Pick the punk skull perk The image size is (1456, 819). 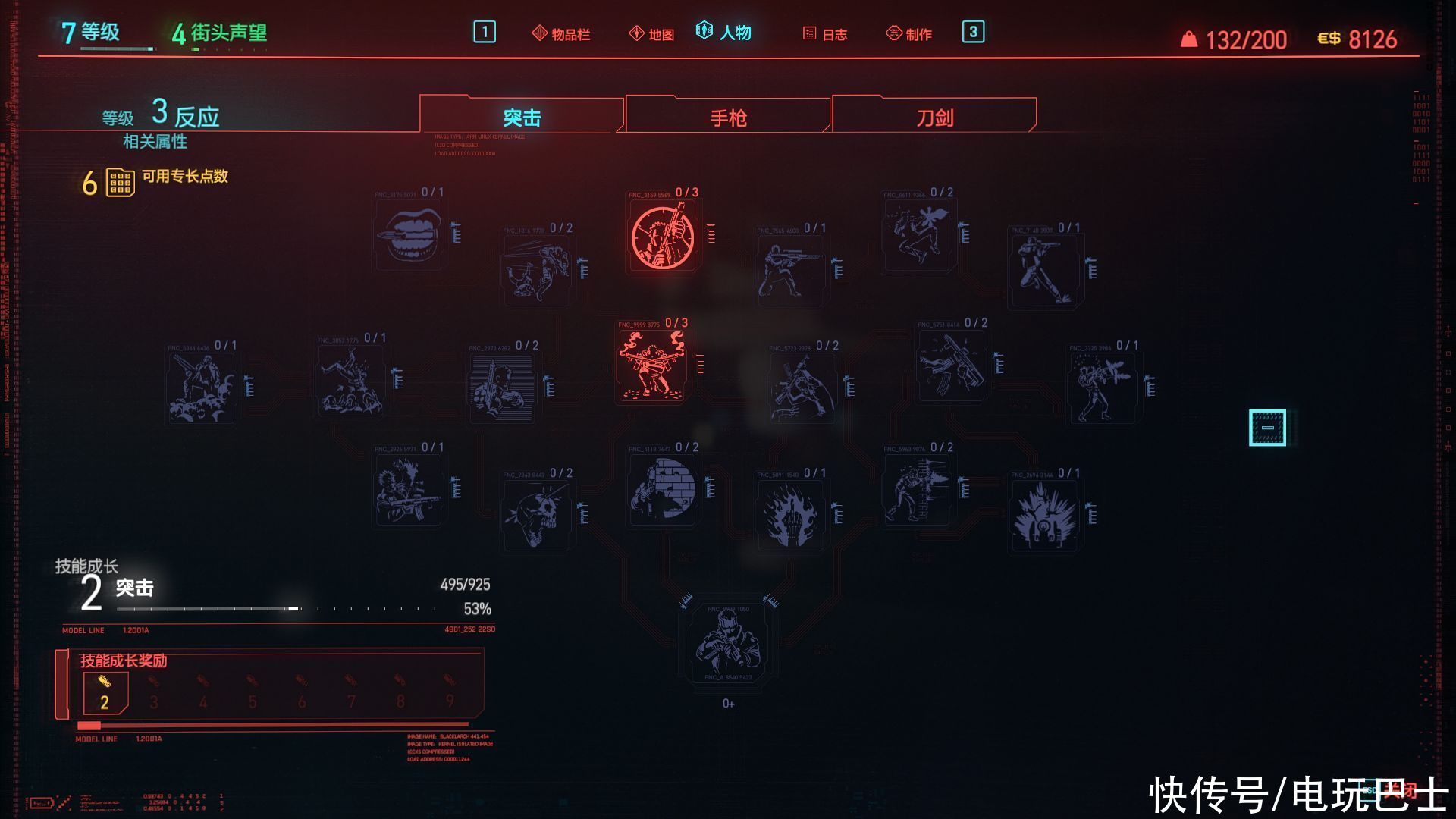(x=537, y=516)
